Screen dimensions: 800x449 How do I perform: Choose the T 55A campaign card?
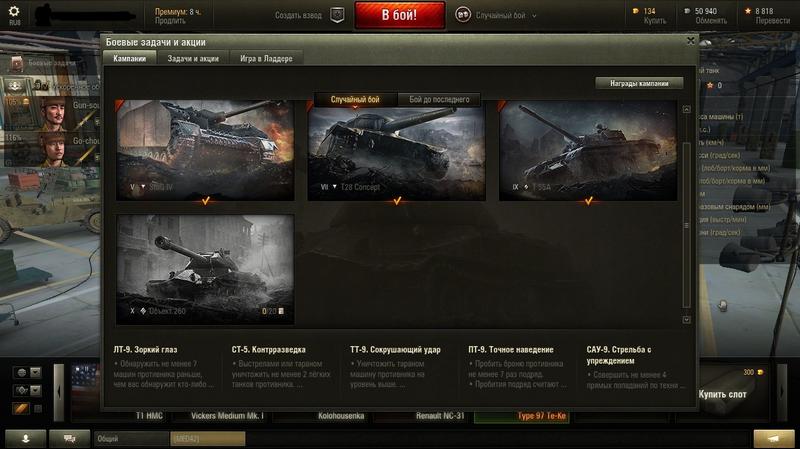[x=587, y=152]
